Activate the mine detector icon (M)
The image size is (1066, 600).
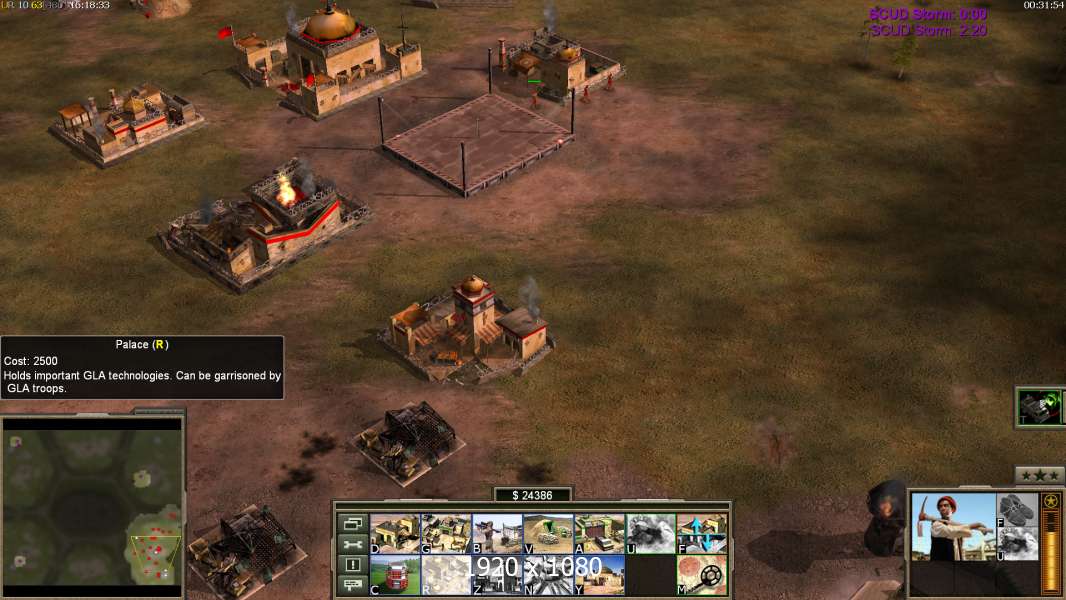(x=701, y=575)
